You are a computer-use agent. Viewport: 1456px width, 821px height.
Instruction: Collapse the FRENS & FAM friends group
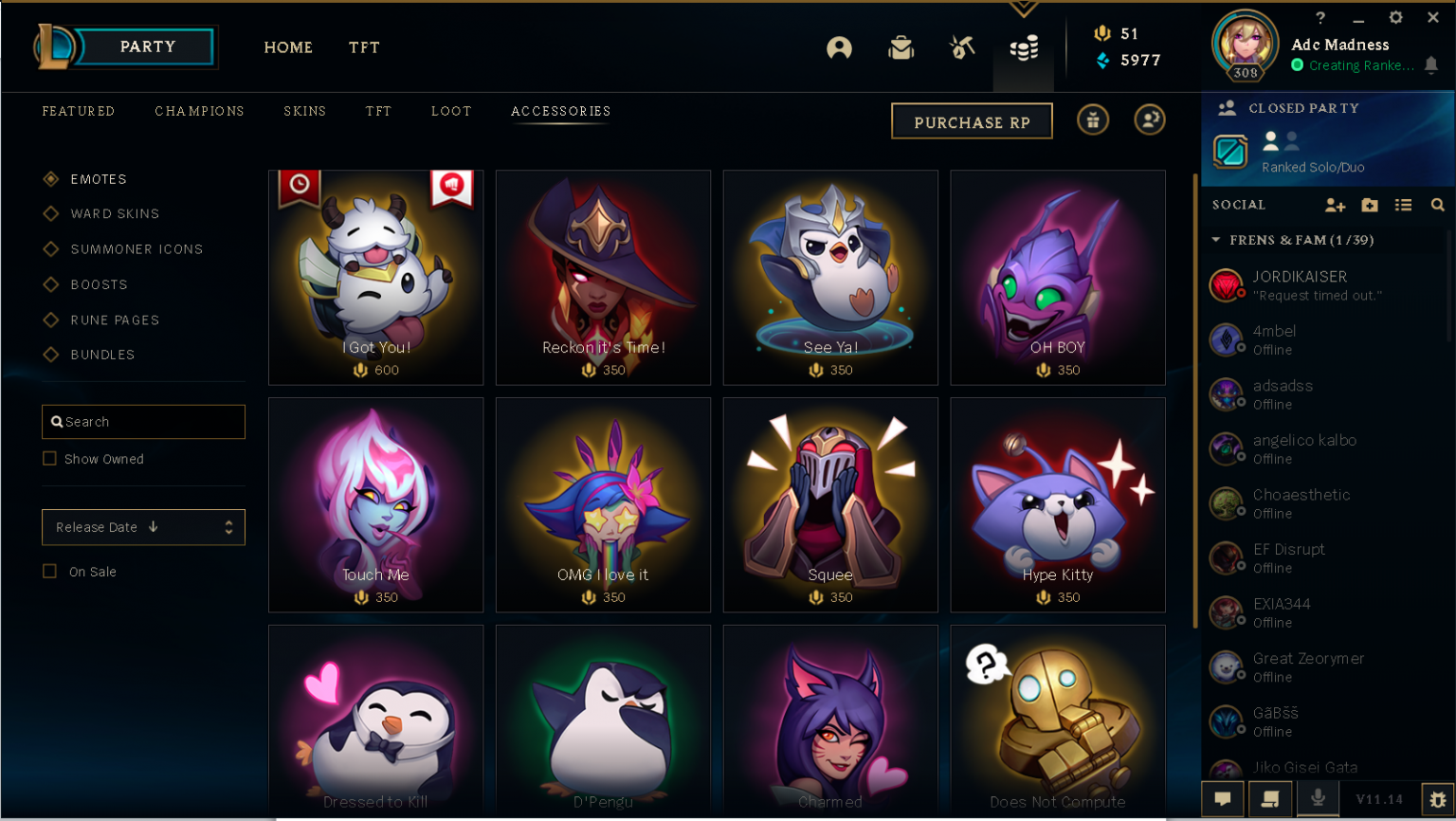[x=1216, y=240]
